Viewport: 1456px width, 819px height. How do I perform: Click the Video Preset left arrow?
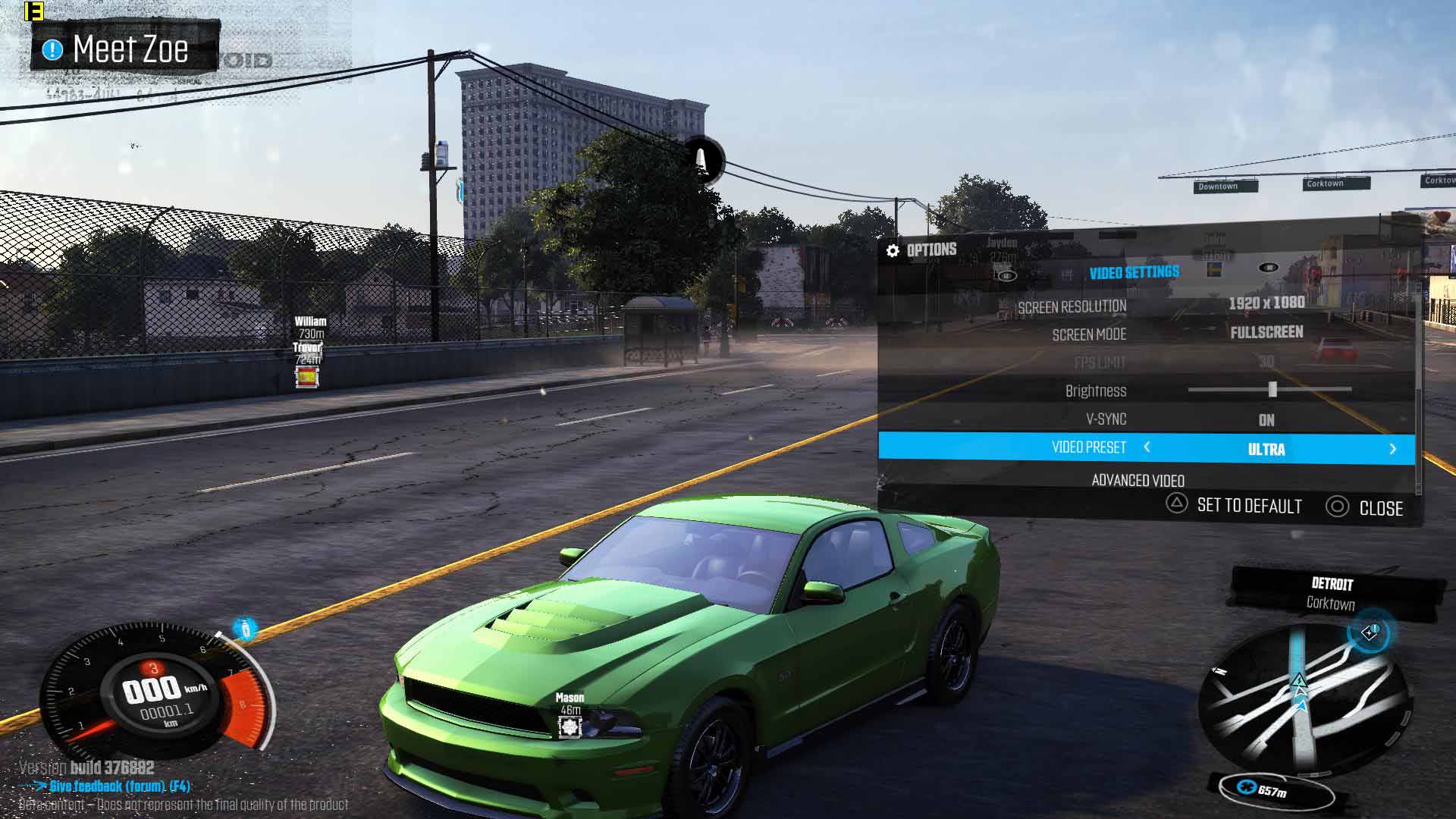pyautogui.click(x=1147, y=447)
